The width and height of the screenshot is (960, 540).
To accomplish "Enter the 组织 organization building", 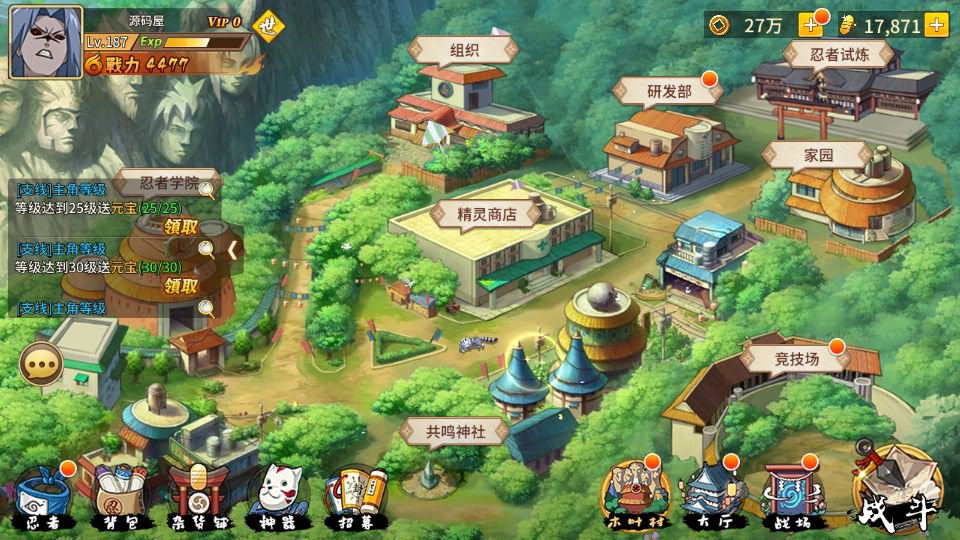I will coord(463,51).
